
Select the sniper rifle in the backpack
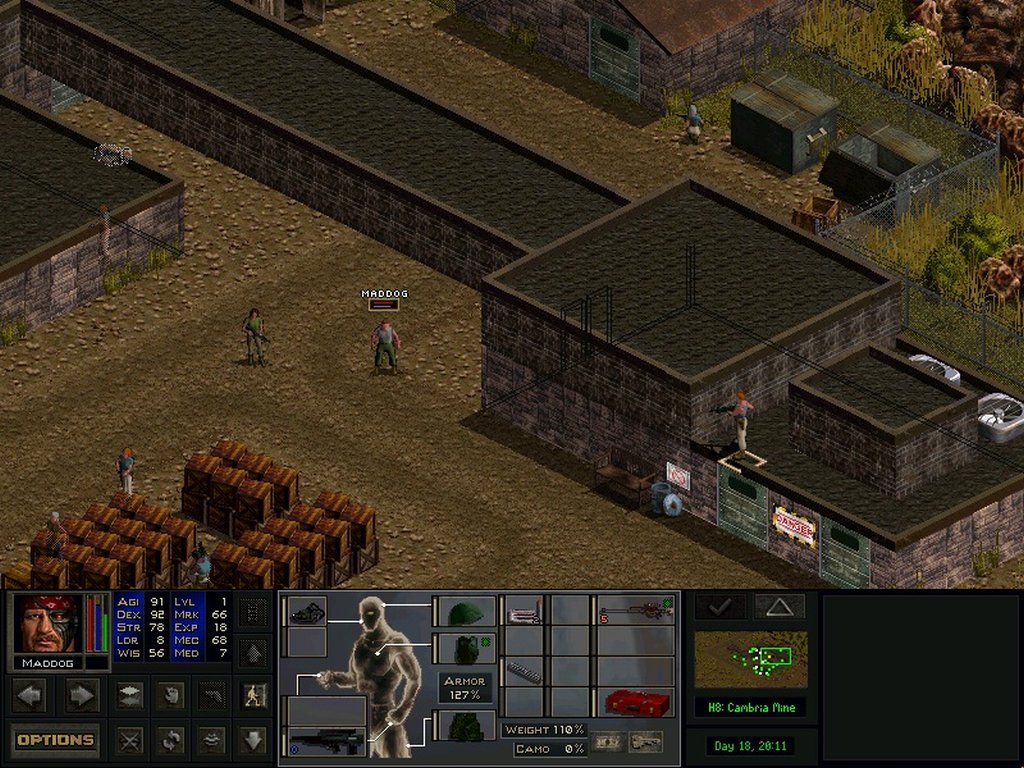(636, 611)
